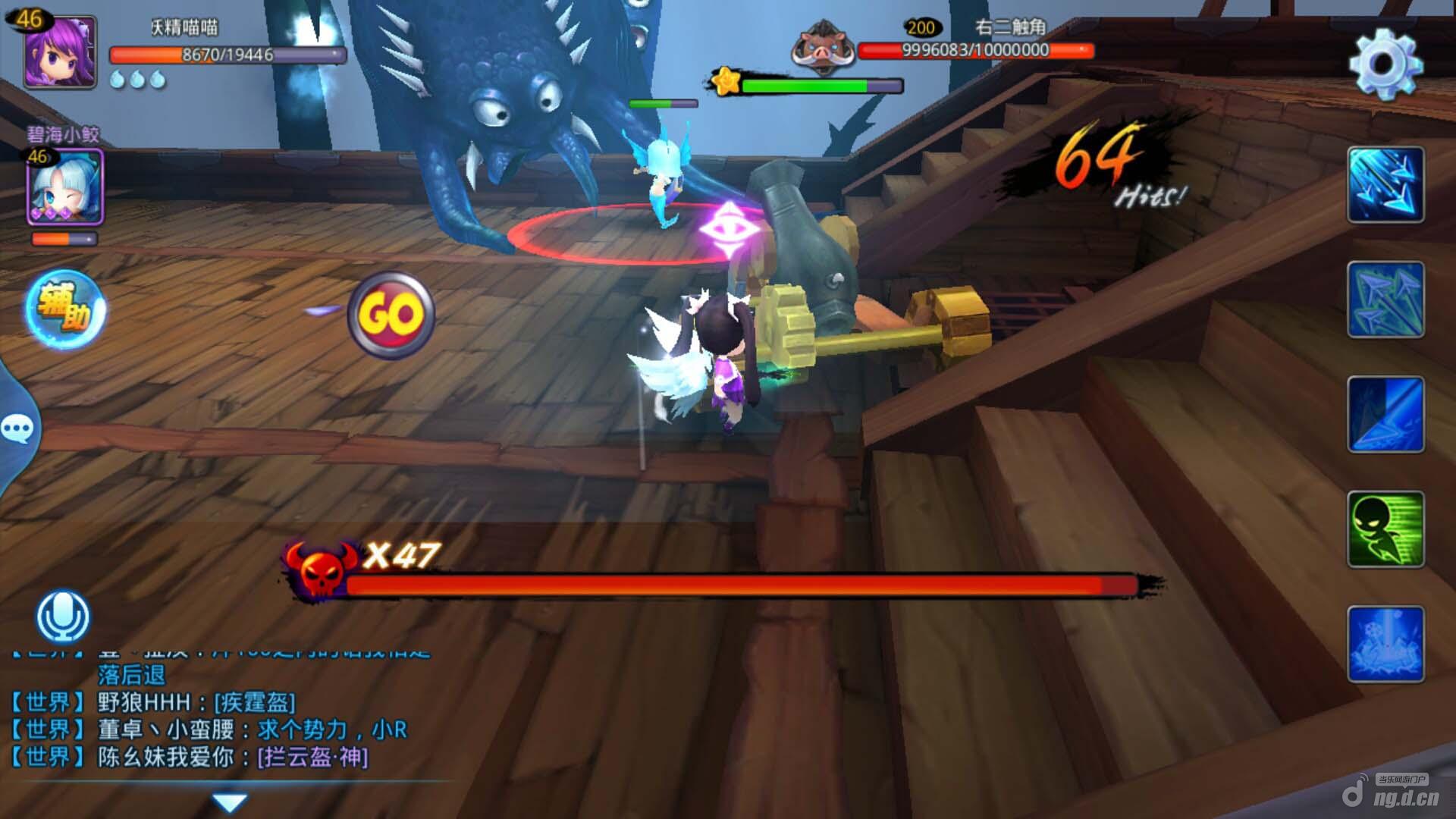The width and height of the screenshot is (1456, 819).
Task: Activate the green shadow dash skill
Action: coord(1385,529)
